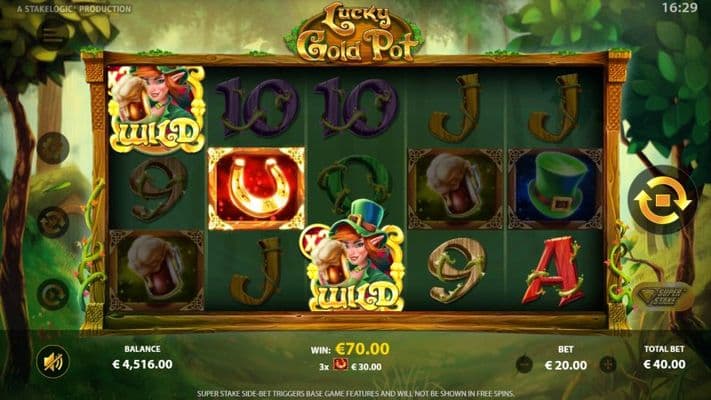Mute the game sound via speaker icon
The width and height of the screenshot is (711, 400).
pos(52,360)
